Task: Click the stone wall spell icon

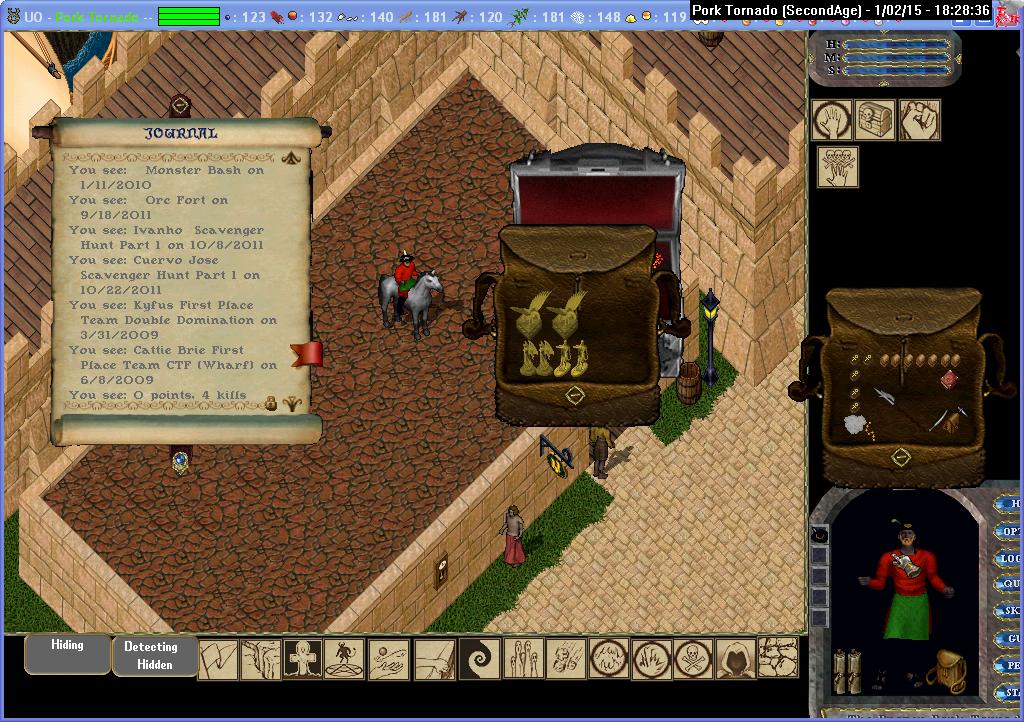Action: point(779,658)
